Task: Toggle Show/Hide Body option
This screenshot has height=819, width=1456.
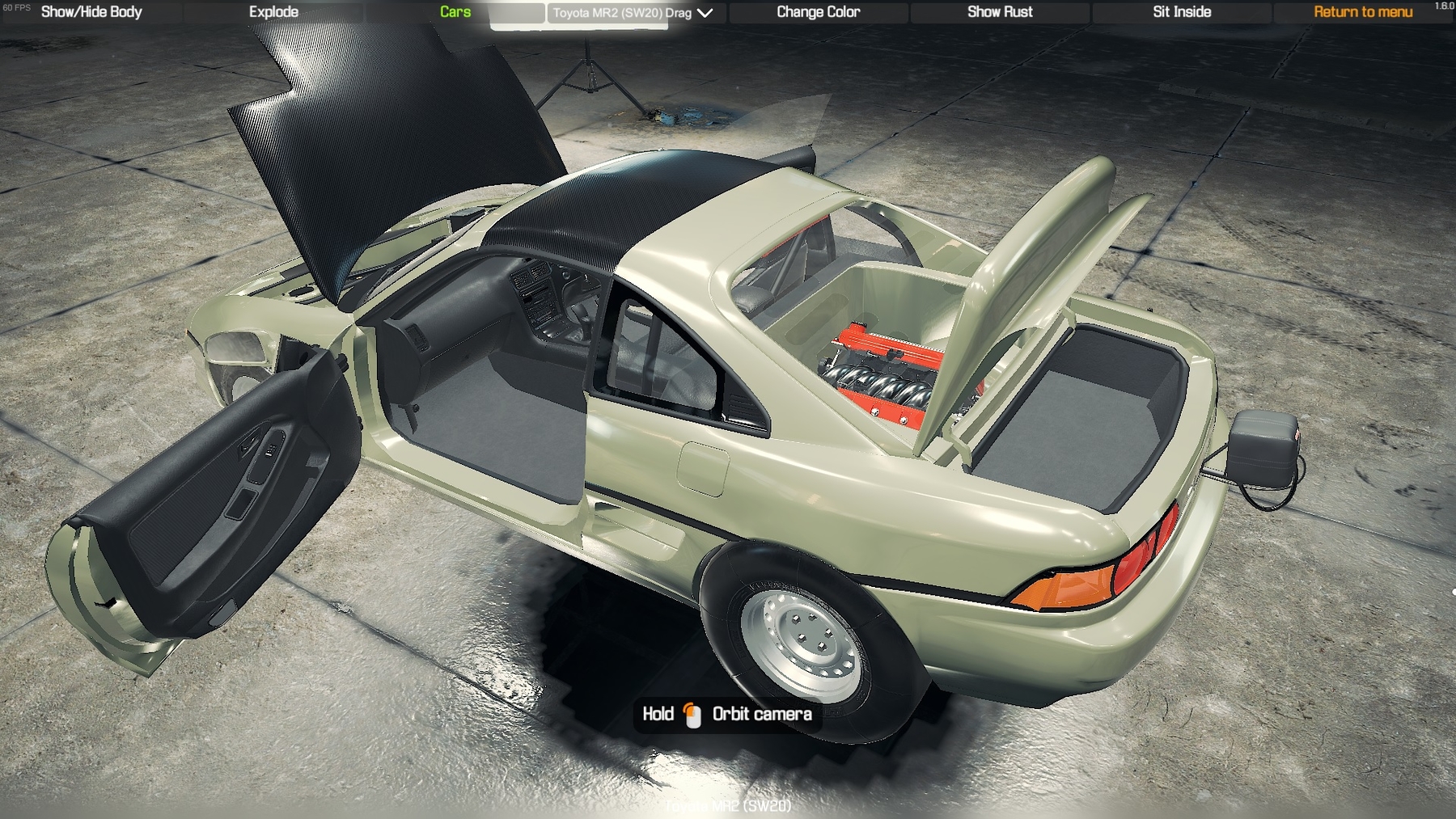Action: (91, 12)
